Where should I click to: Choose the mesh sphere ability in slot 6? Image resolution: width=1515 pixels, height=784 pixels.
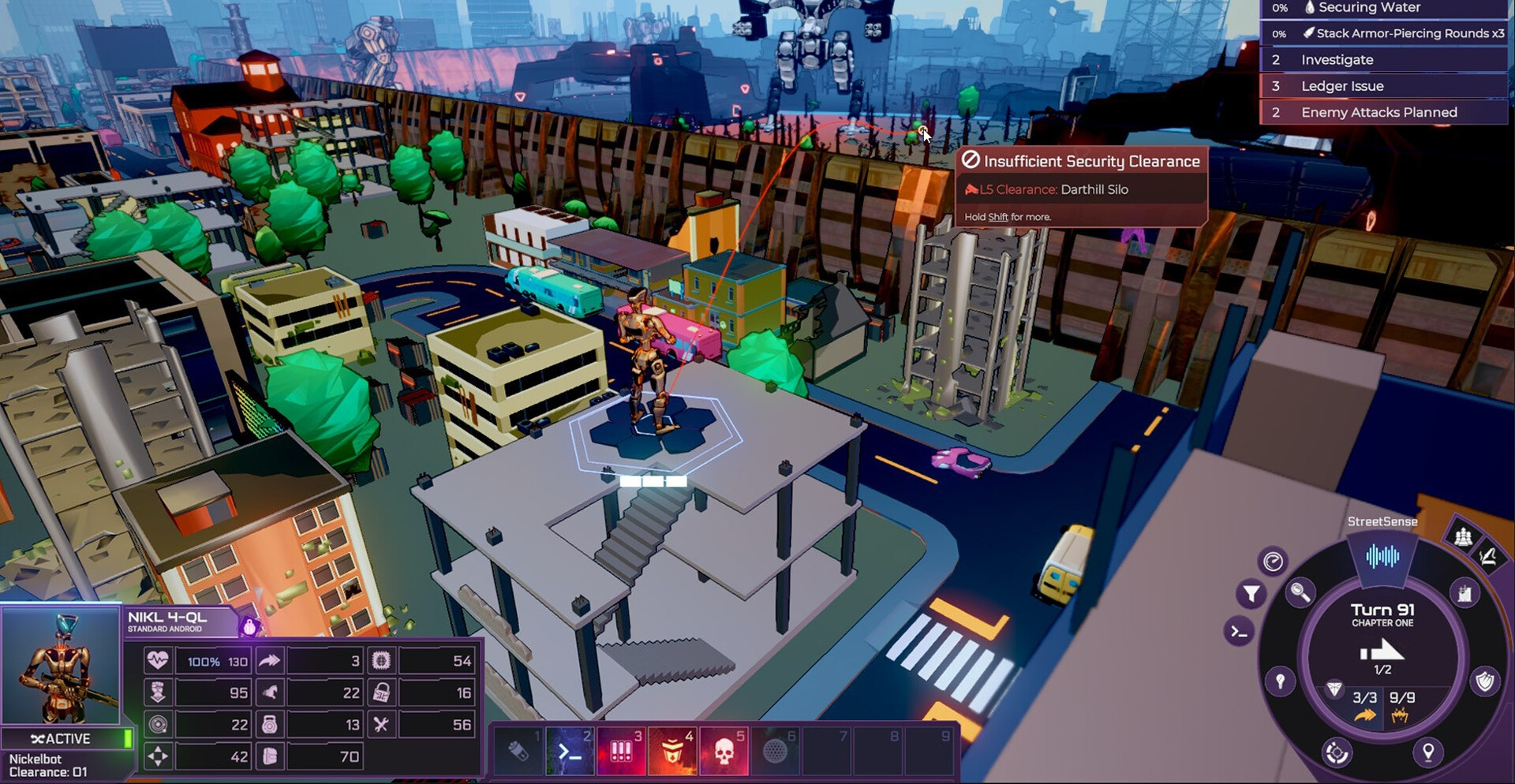(775, 750)
